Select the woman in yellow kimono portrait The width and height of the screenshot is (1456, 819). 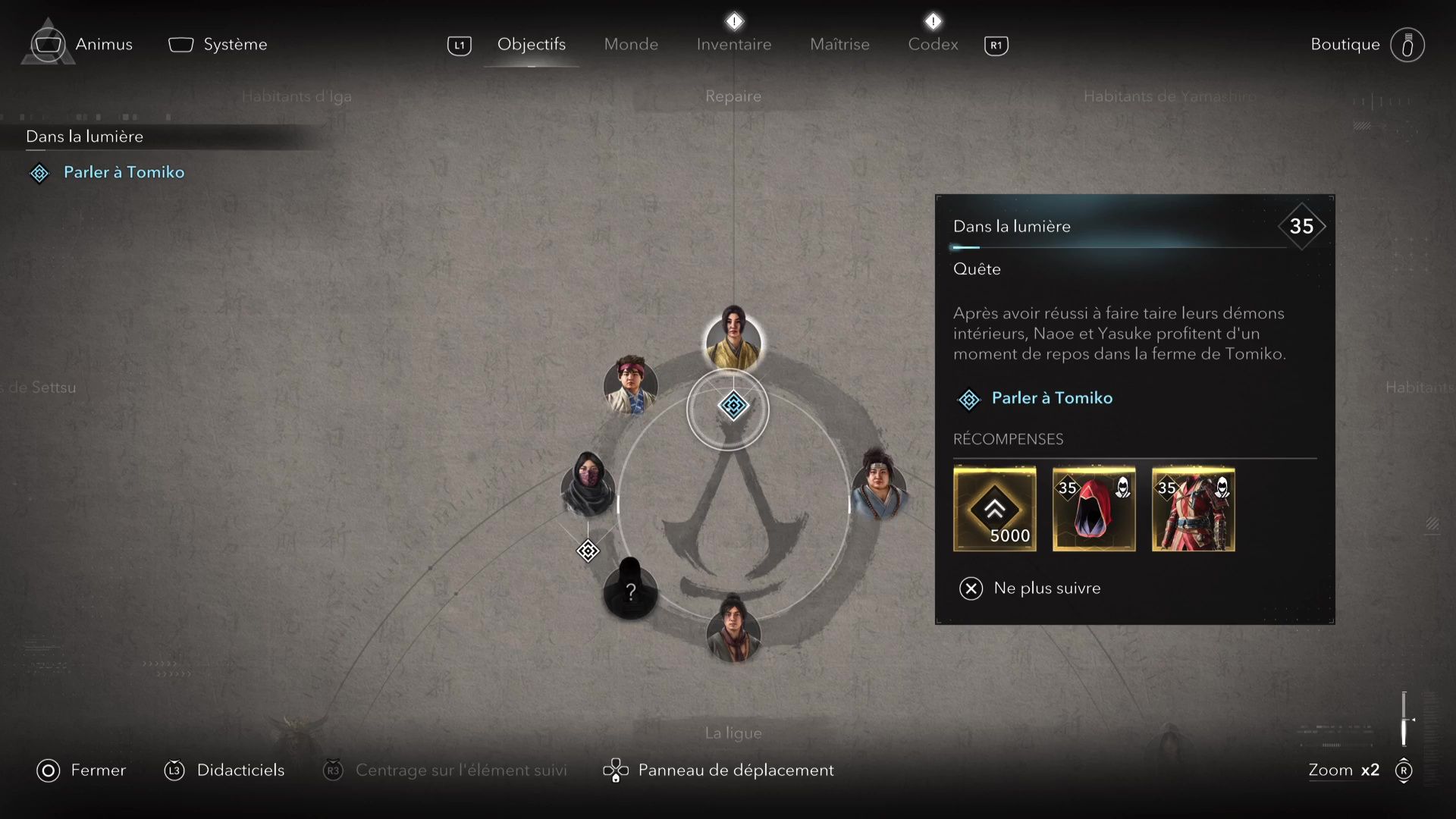[733, 339]
